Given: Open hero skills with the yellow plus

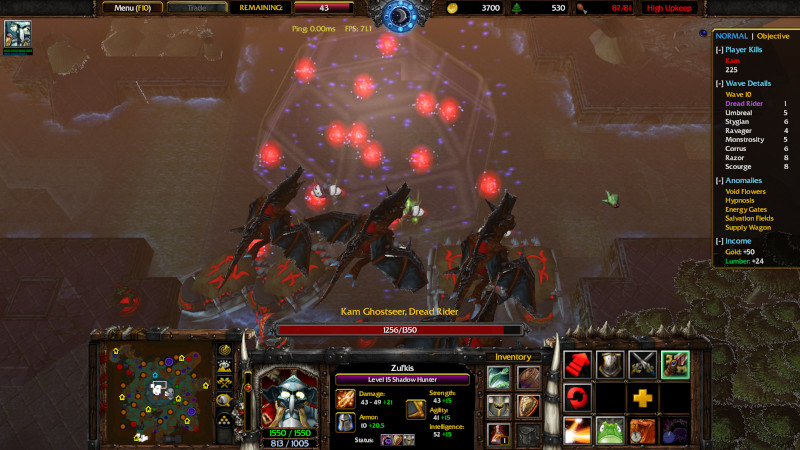Looking at the screenshot, I should pos(643,398).
